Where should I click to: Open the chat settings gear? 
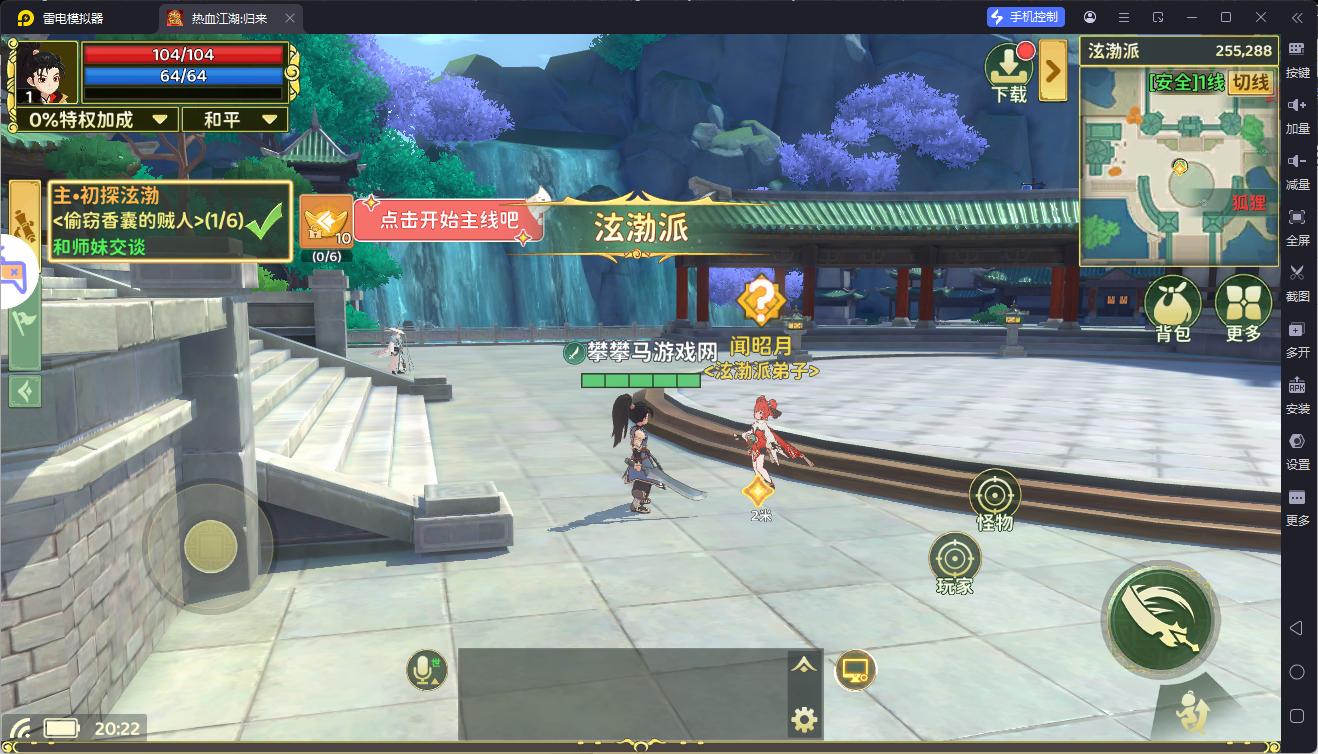tap(804, 719)
